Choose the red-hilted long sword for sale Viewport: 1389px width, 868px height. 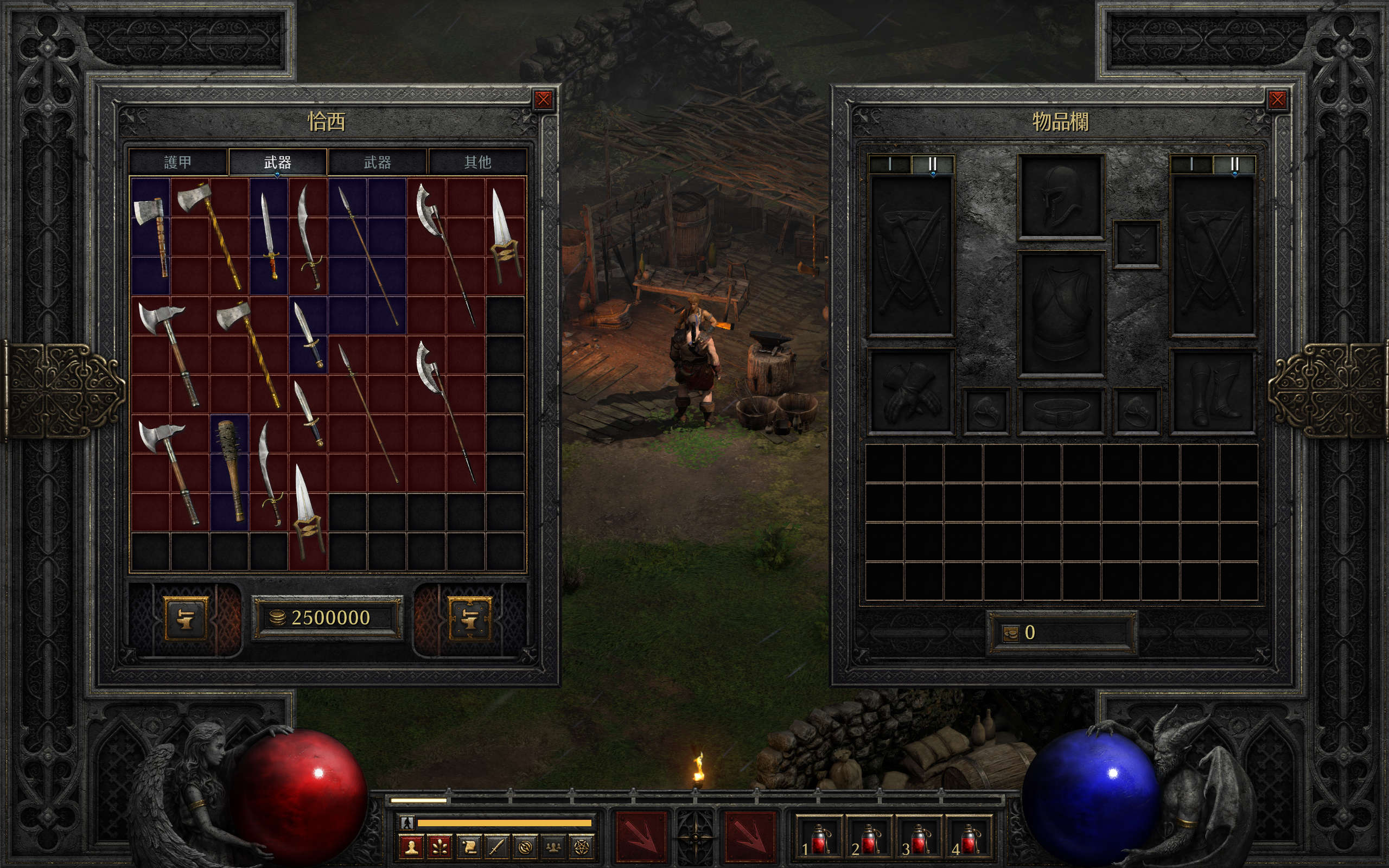269,235
